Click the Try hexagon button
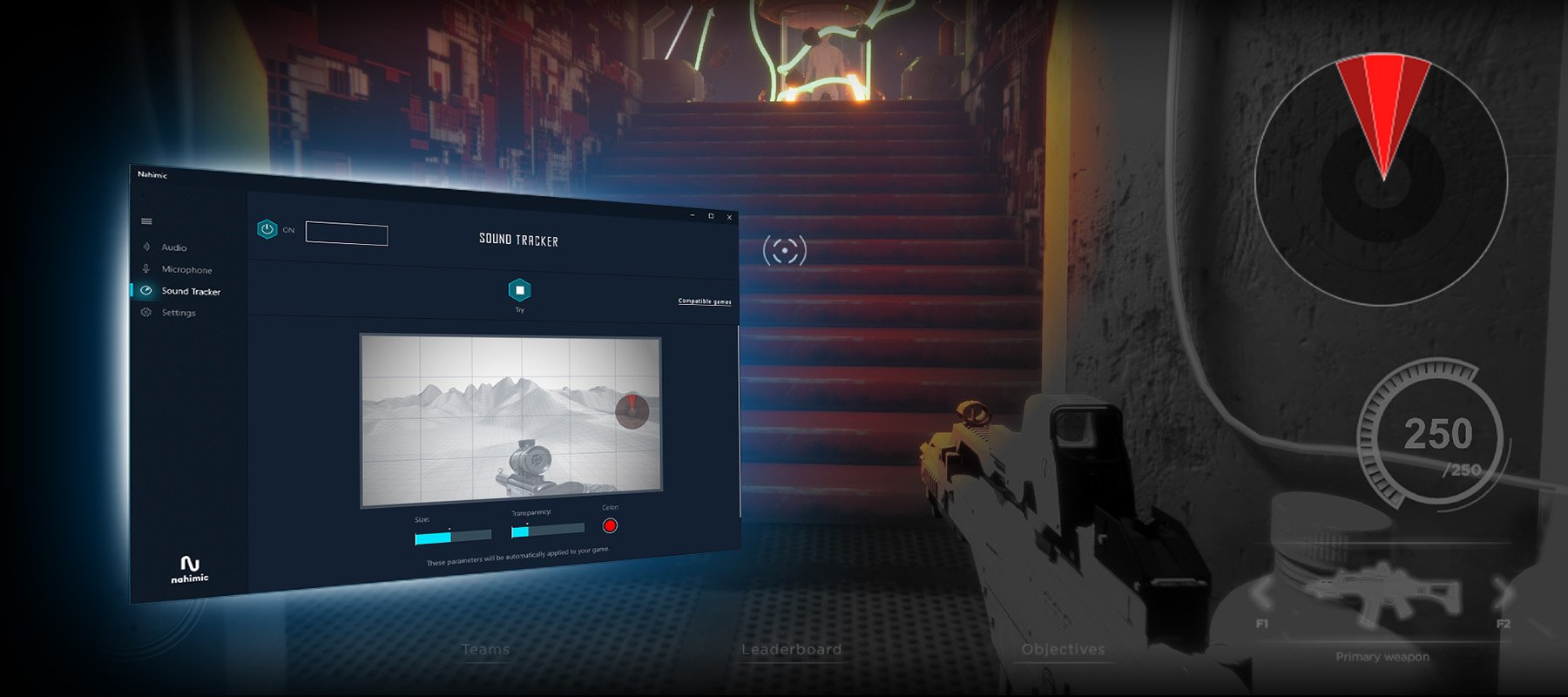 tap(519, 290)
